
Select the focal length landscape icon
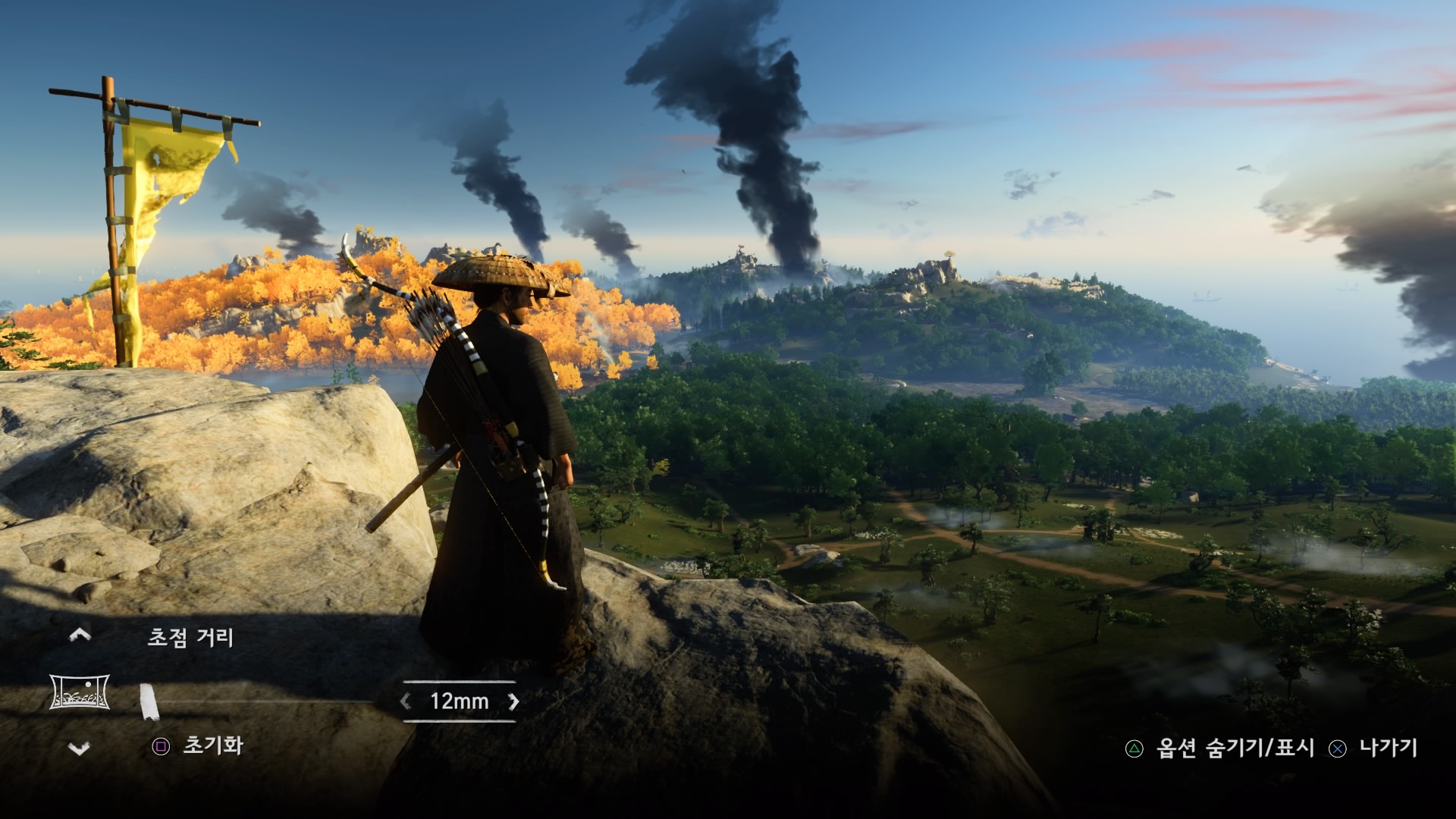(x=80, y=692)
